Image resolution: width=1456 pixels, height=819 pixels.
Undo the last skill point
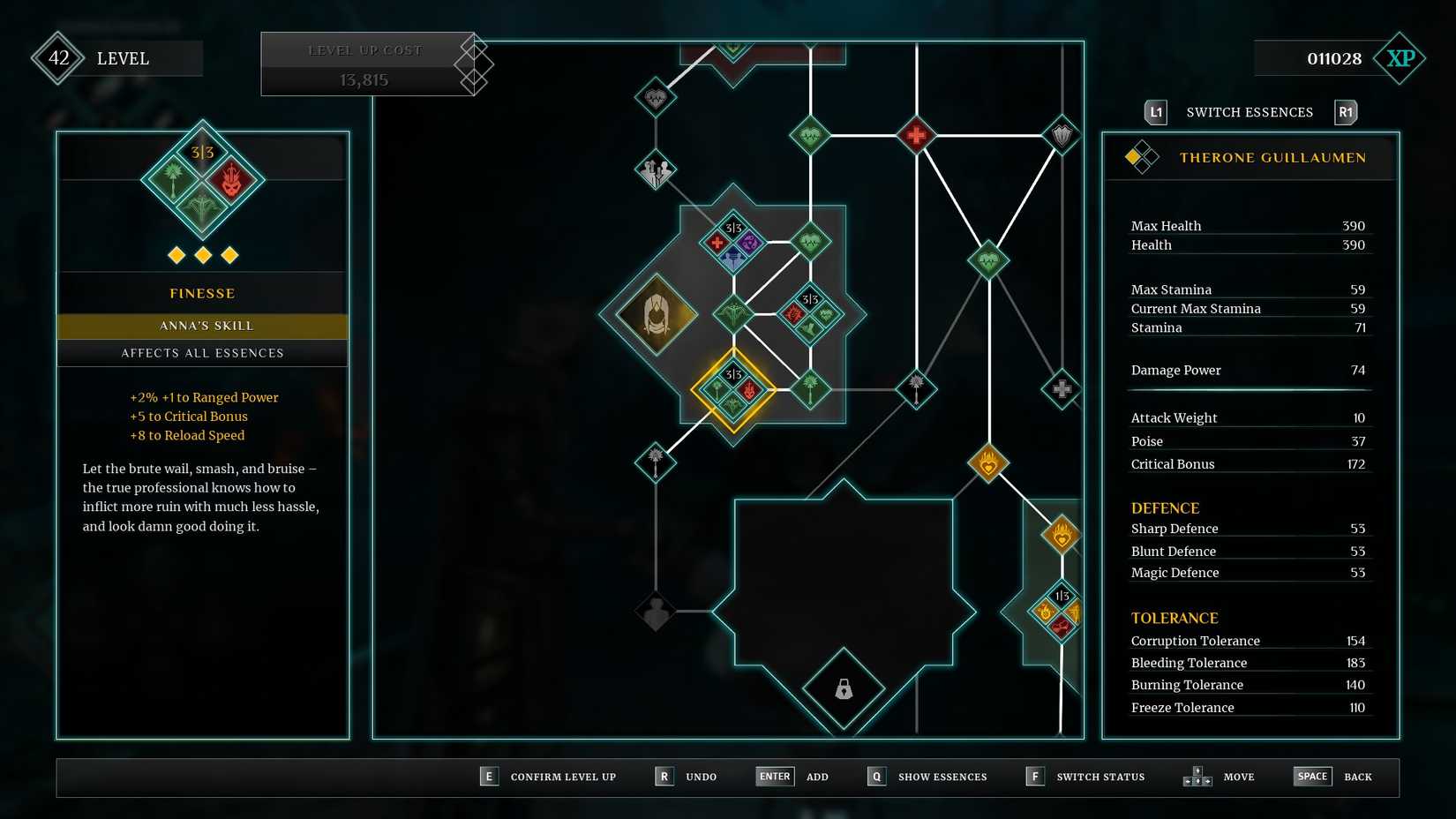[x=664, y=776]
